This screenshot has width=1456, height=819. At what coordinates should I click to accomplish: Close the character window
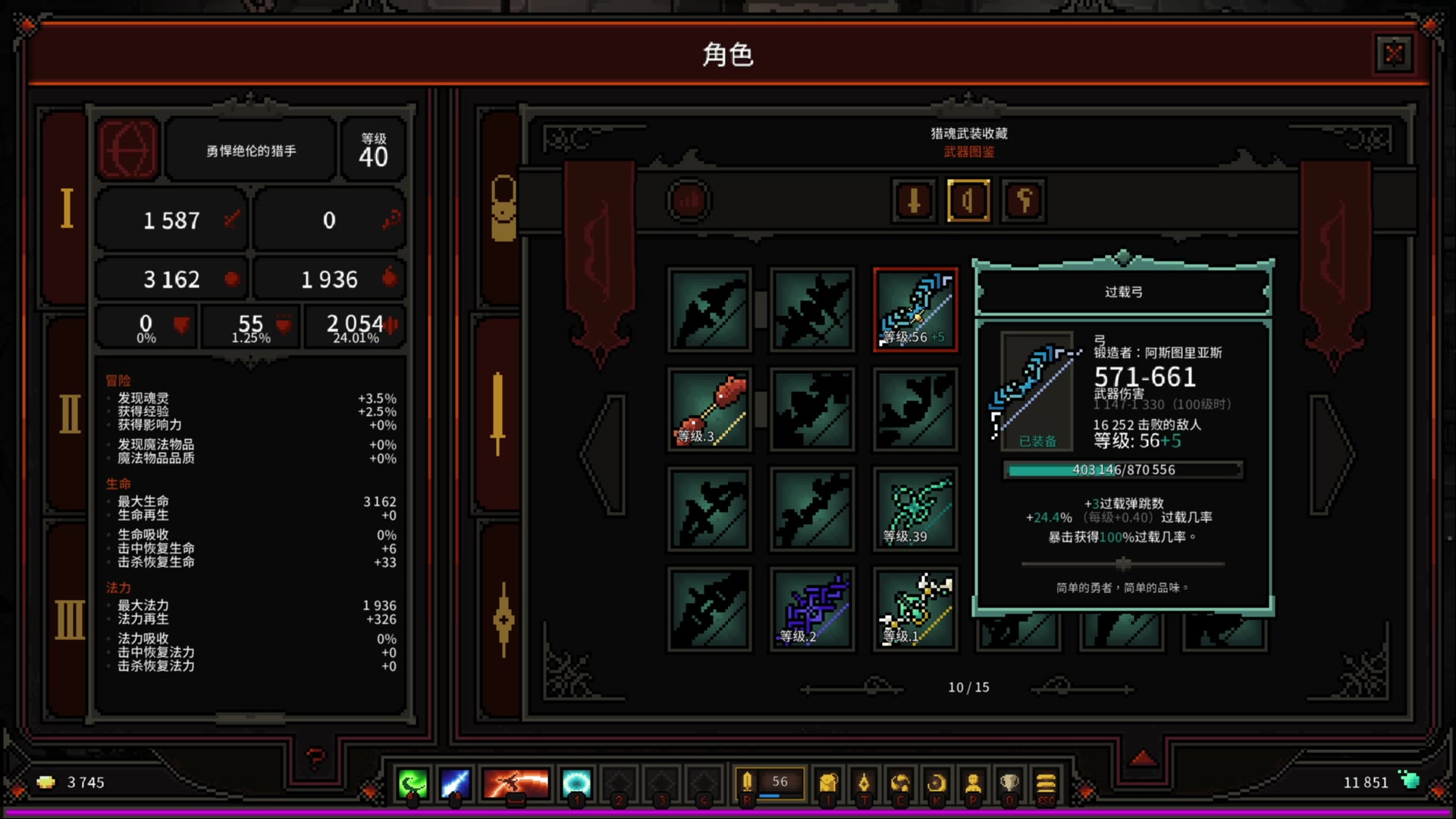1394,54
